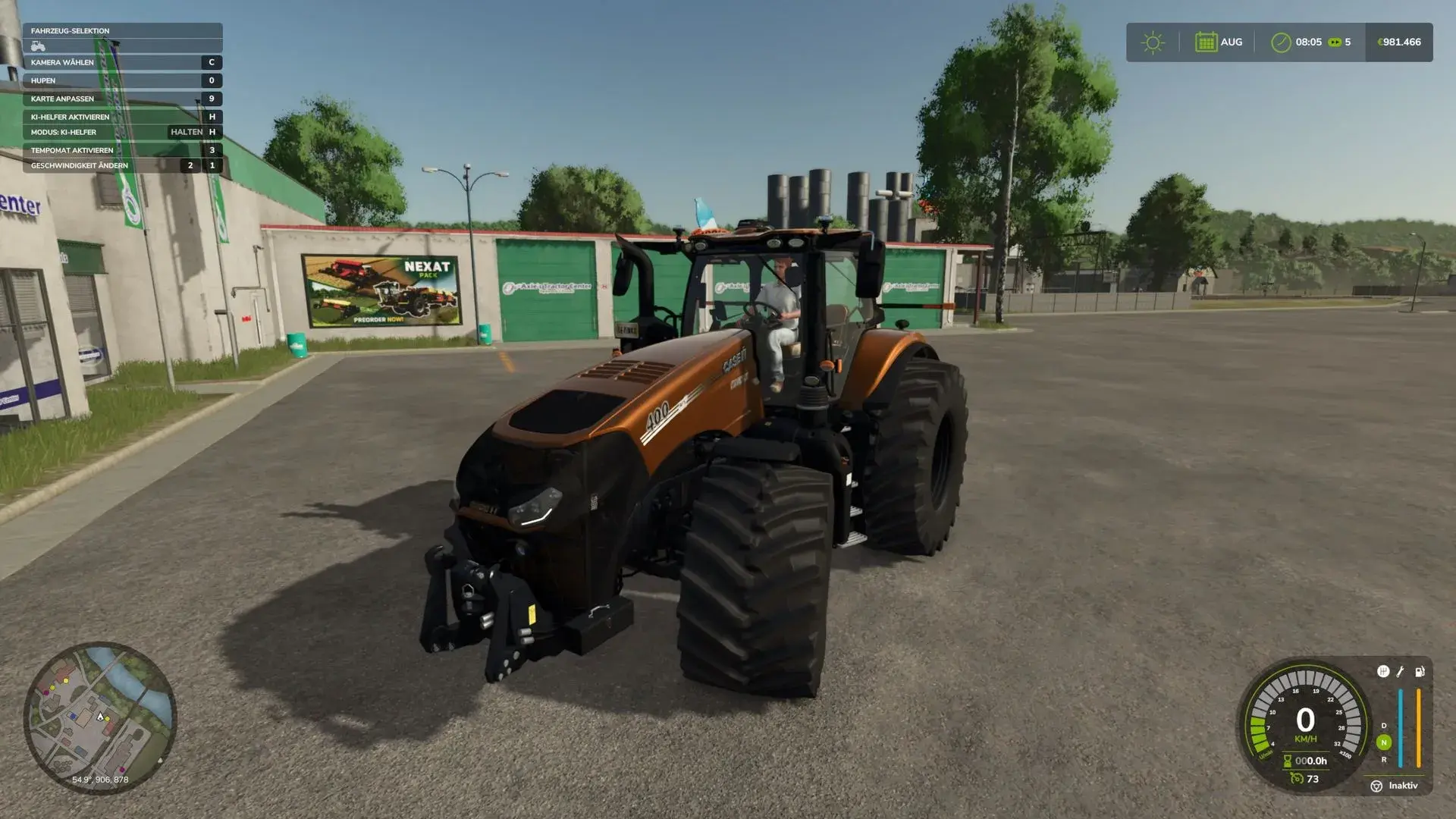Select the fuel pump icon on the dashboard

pos(1418,673)
